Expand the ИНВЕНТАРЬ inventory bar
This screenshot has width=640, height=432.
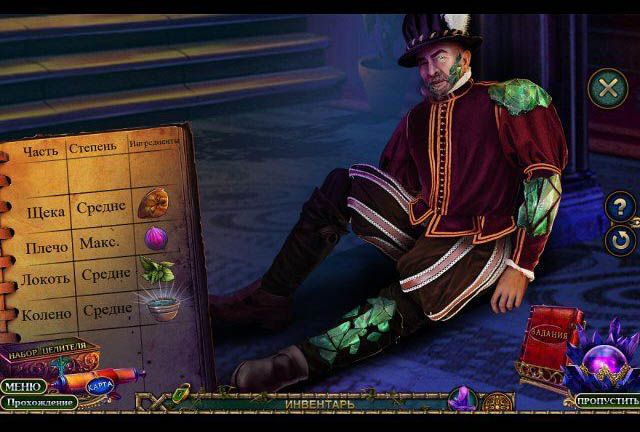click(x=319, y=405)
